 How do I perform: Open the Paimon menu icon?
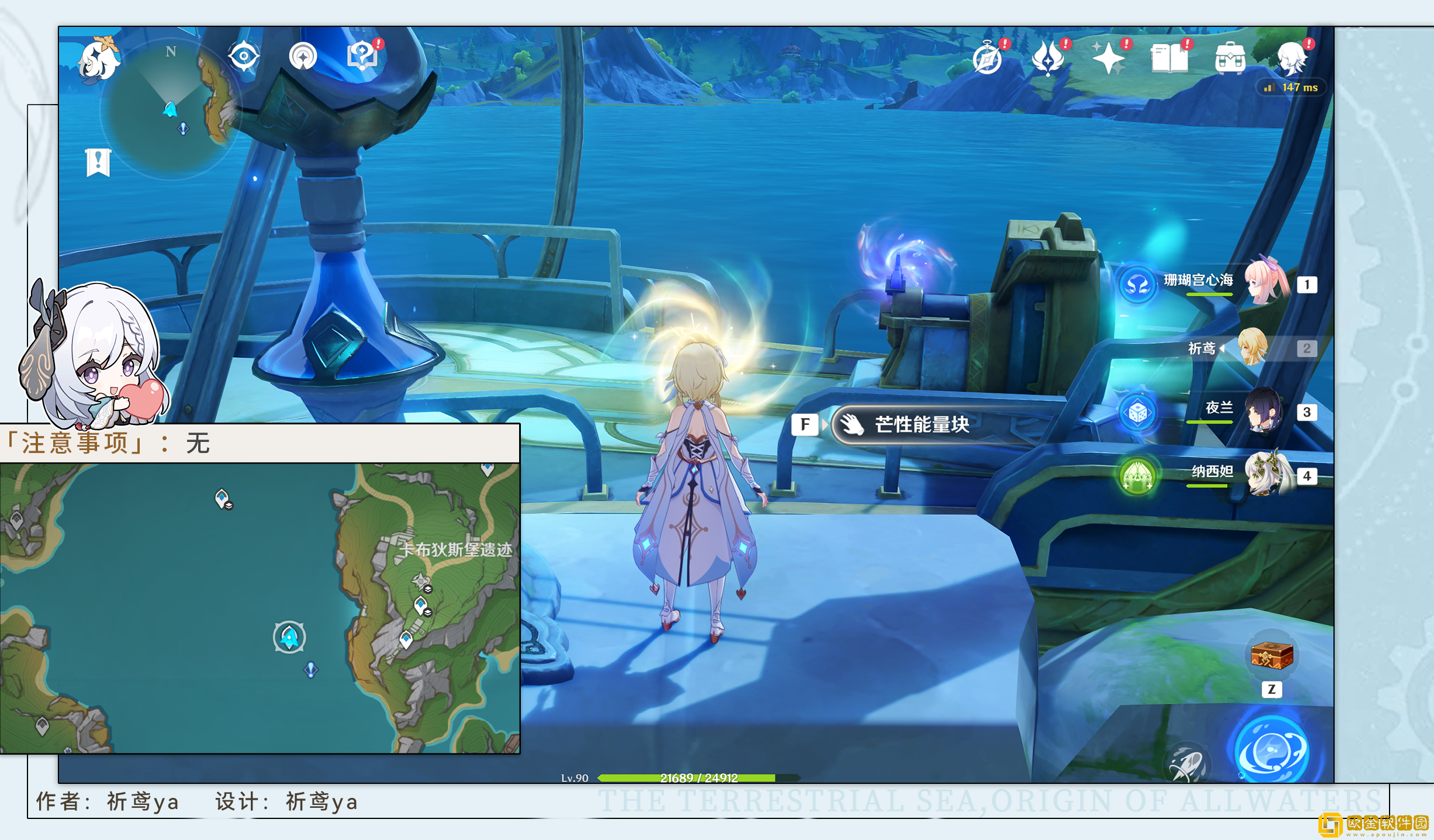(x=99, y=59)
